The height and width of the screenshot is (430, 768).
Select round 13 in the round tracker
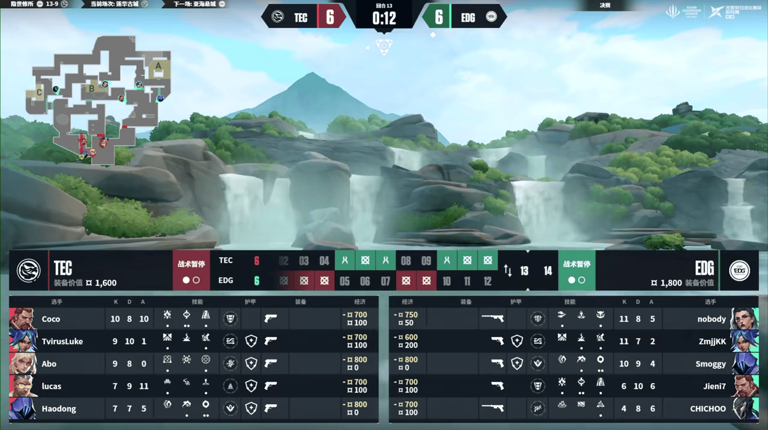[524, 271]
